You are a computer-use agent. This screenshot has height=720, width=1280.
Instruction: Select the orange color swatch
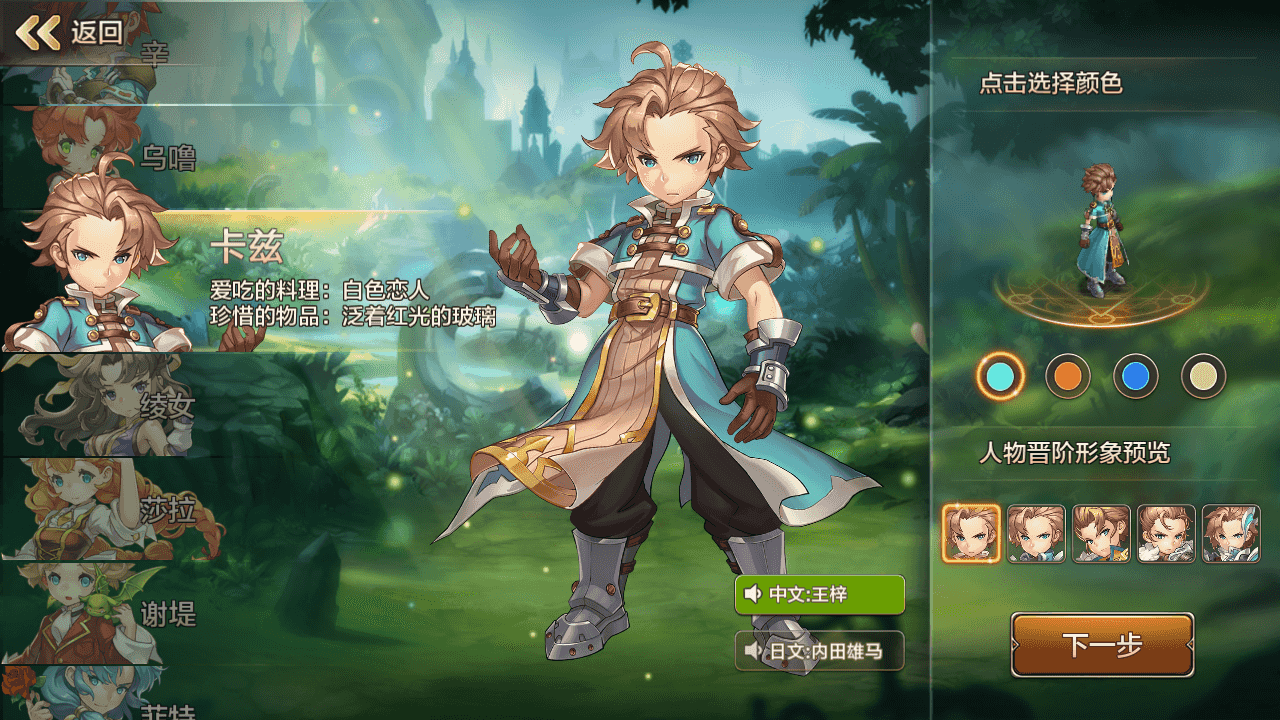click(x=1068, y=377)
